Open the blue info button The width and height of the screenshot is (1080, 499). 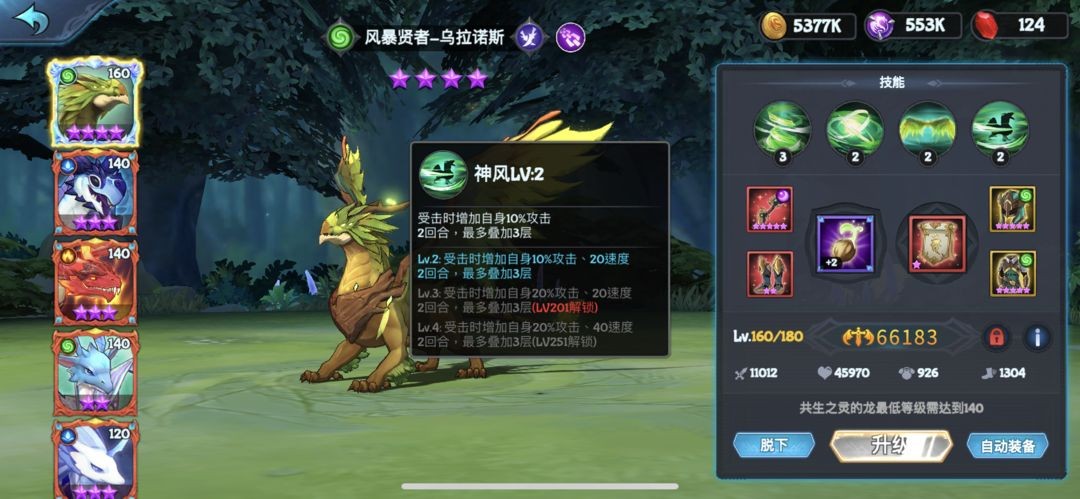(1037, 337)
